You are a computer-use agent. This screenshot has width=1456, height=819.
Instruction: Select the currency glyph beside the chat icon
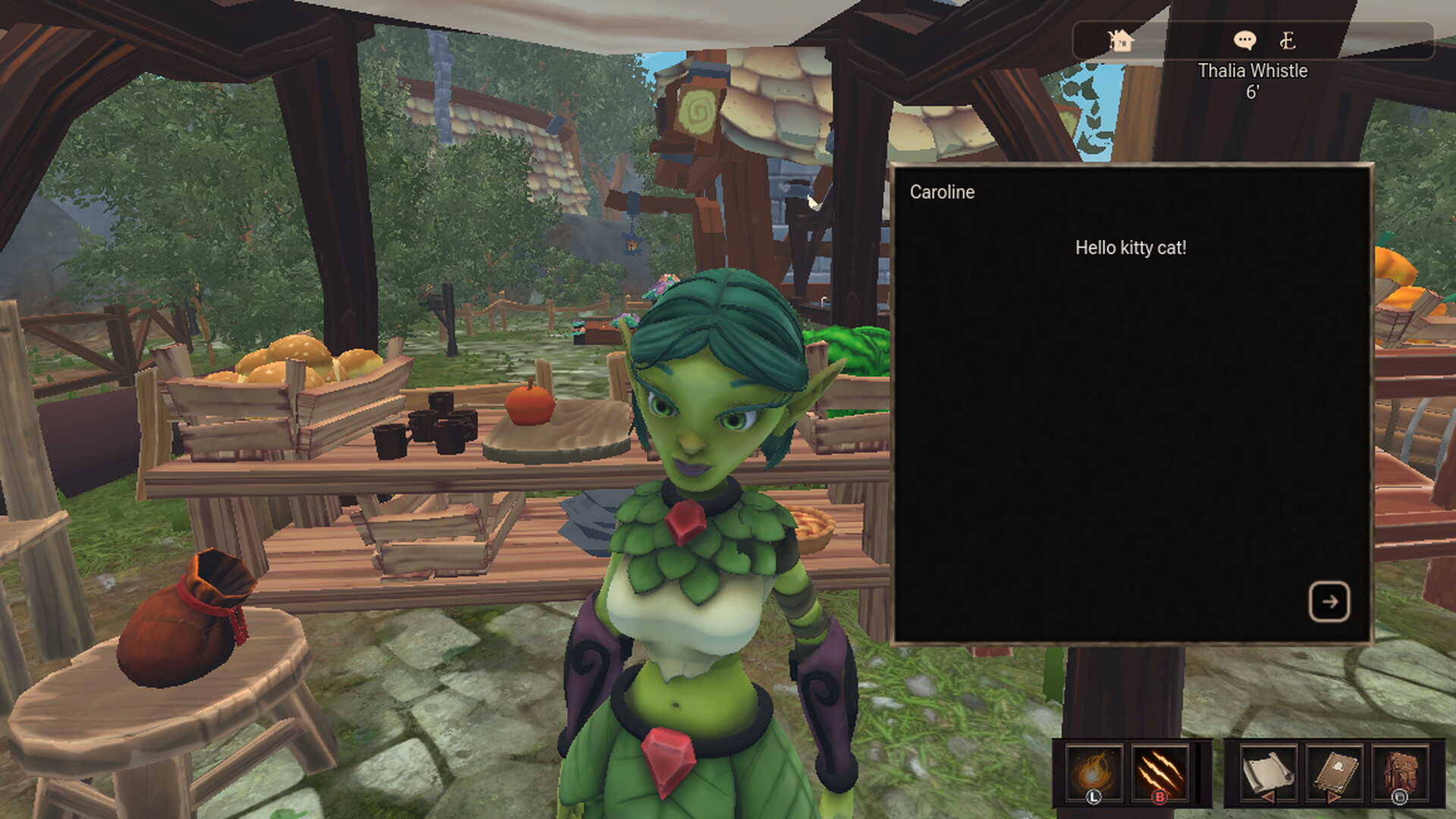1288,40
